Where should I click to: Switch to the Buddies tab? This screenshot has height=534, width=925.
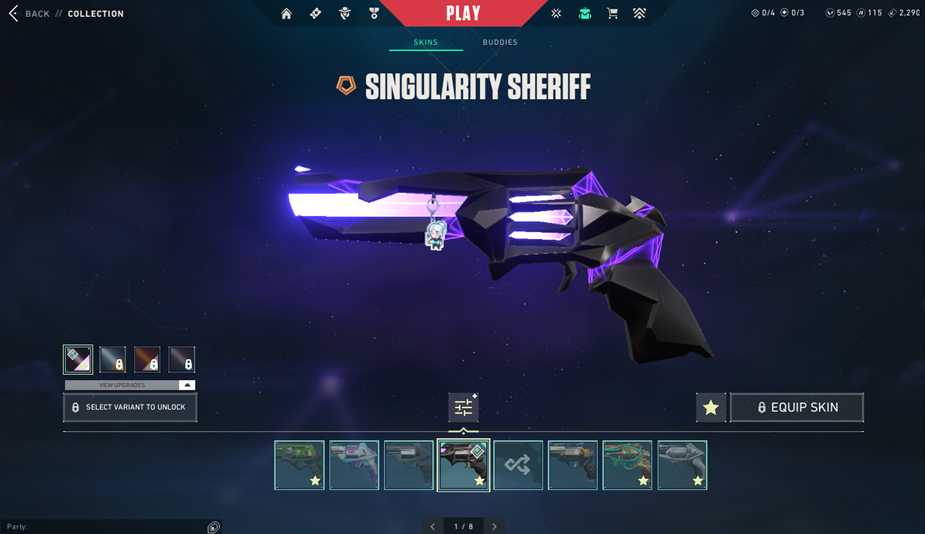500,42
